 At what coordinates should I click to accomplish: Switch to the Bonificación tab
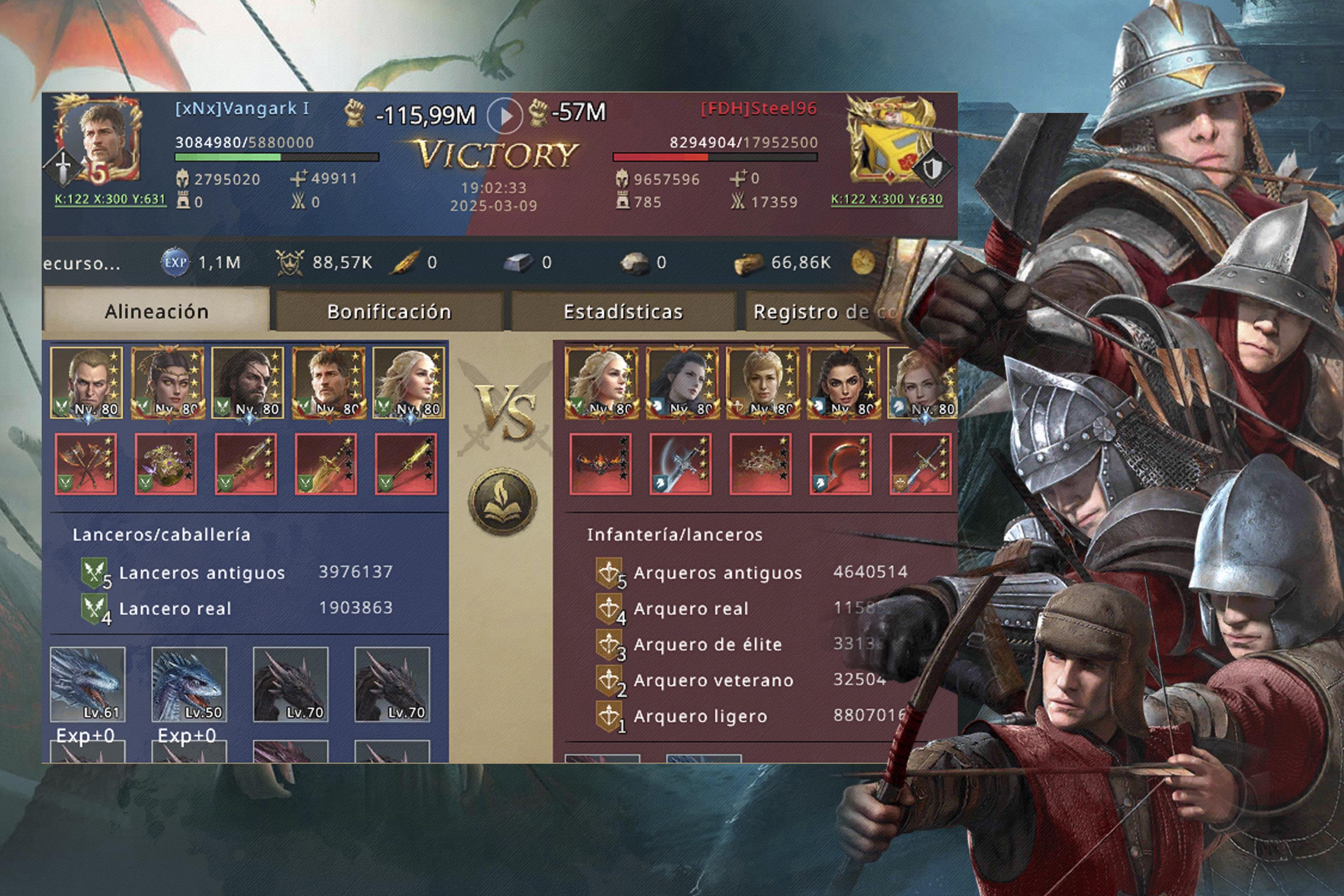[389, 311]
